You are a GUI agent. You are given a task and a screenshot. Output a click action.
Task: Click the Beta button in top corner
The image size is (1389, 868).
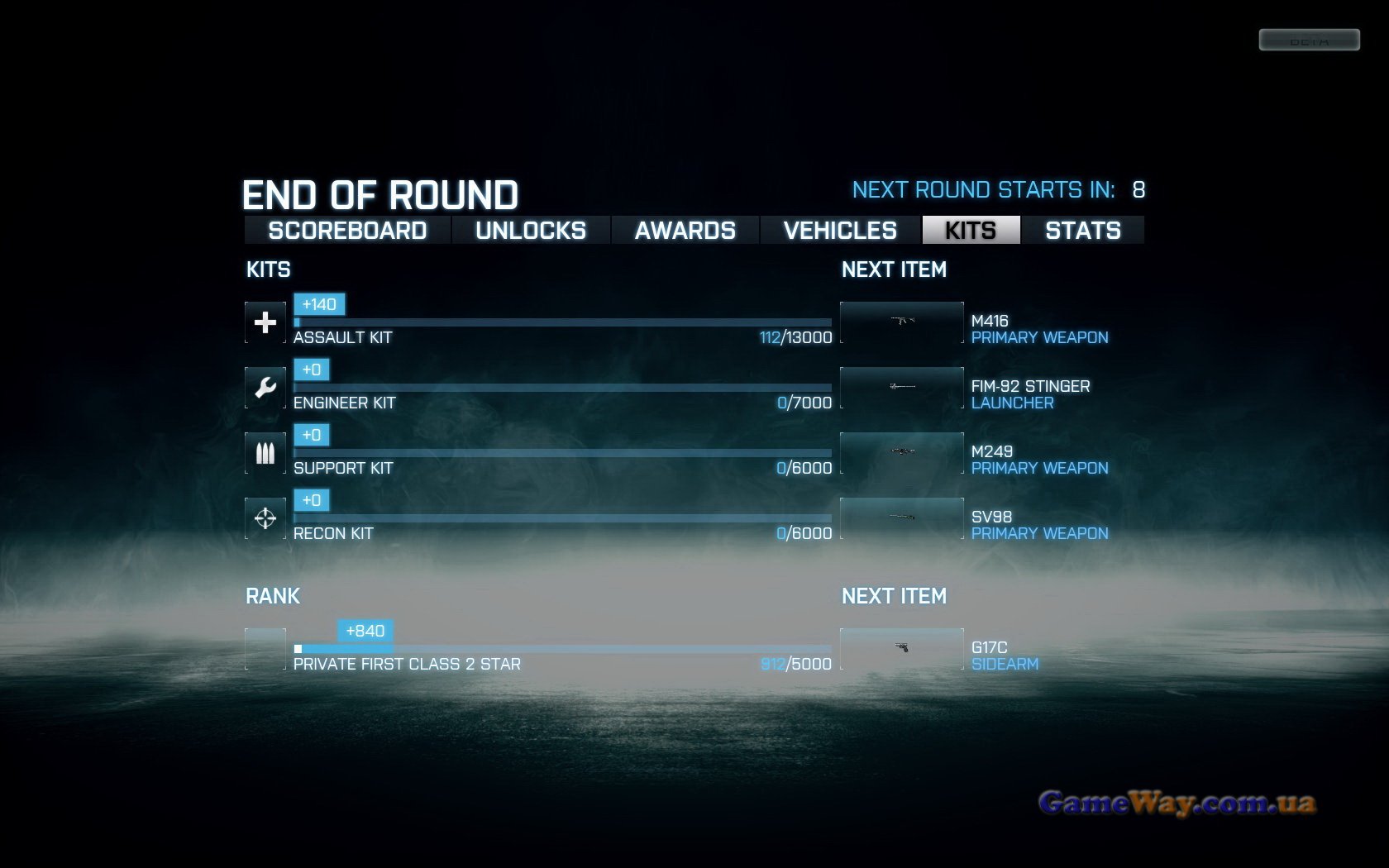tap(1309, 40)
